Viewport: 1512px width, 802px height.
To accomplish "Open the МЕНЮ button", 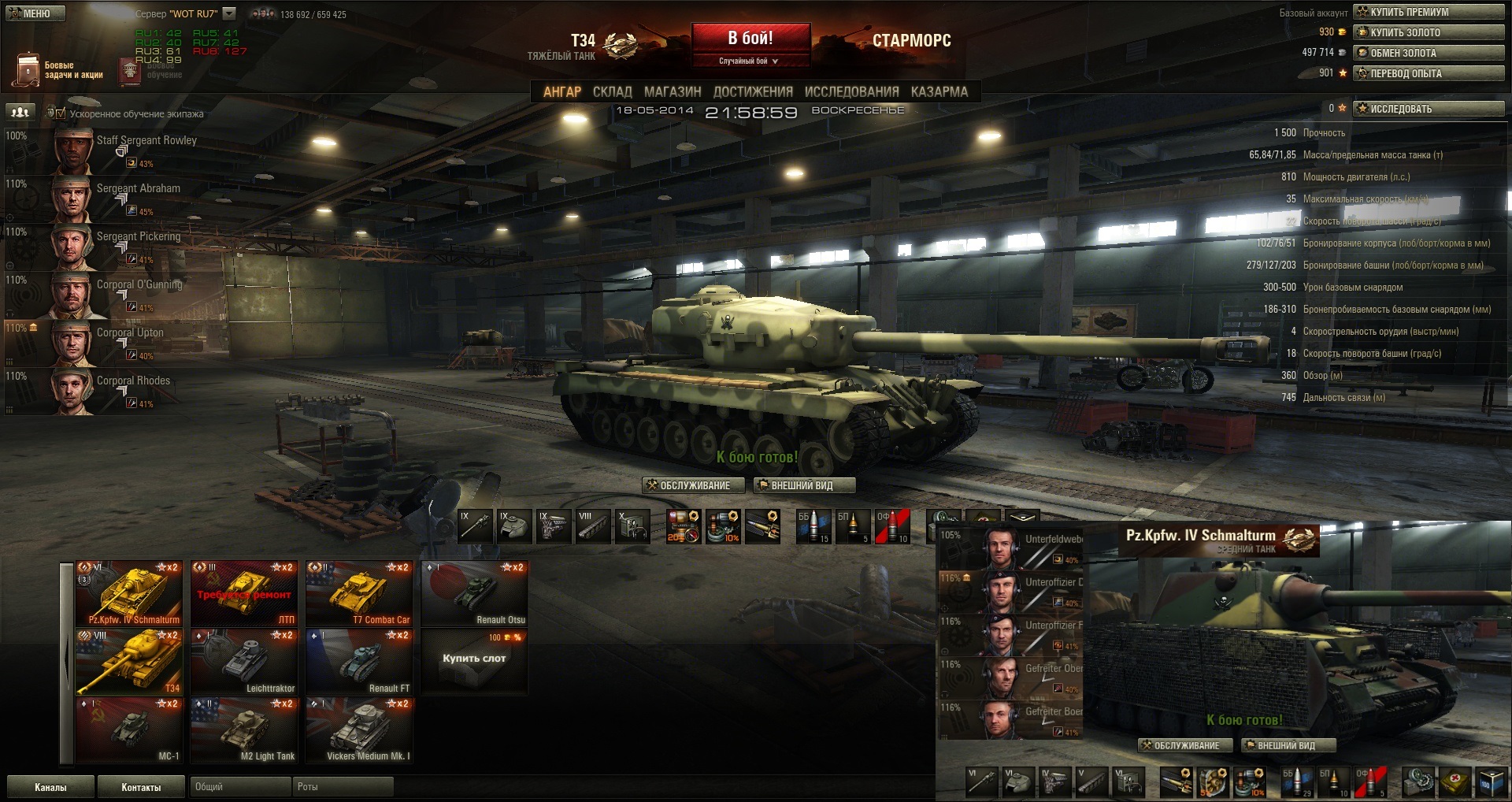I will click(x=35, y=13).
